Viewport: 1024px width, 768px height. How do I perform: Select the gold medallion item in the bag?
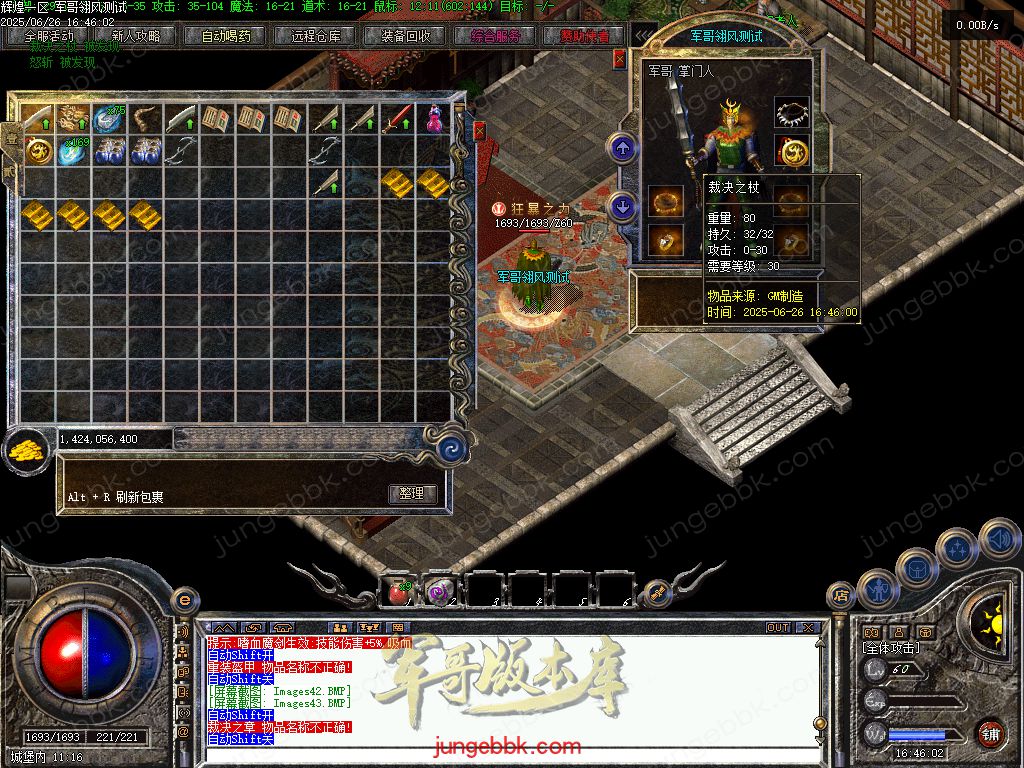point(37,152)
